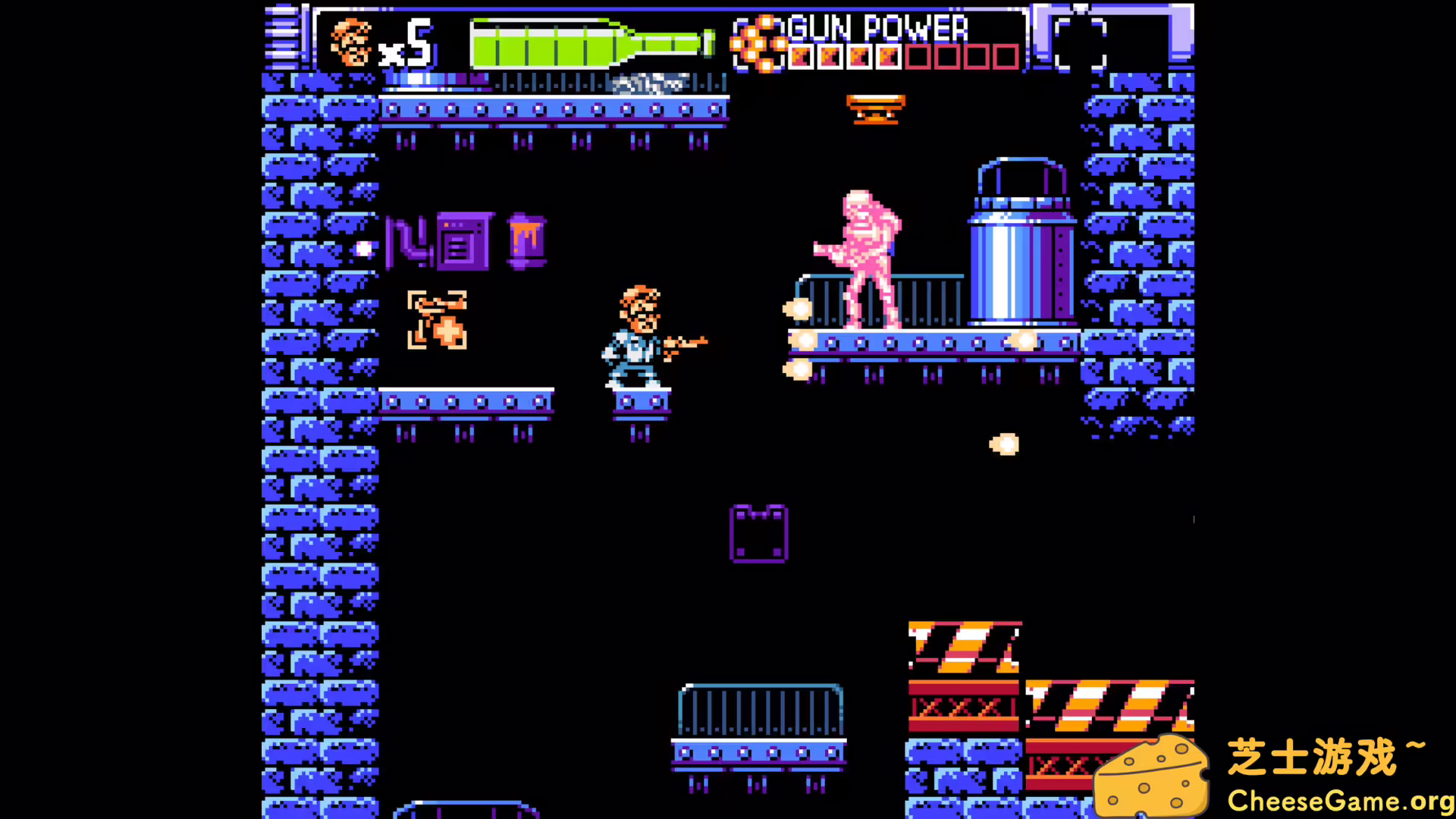Screen dimensions: 1456x819
Task: Click the top-right bracket frame indicator
Action: (1081, 42)
